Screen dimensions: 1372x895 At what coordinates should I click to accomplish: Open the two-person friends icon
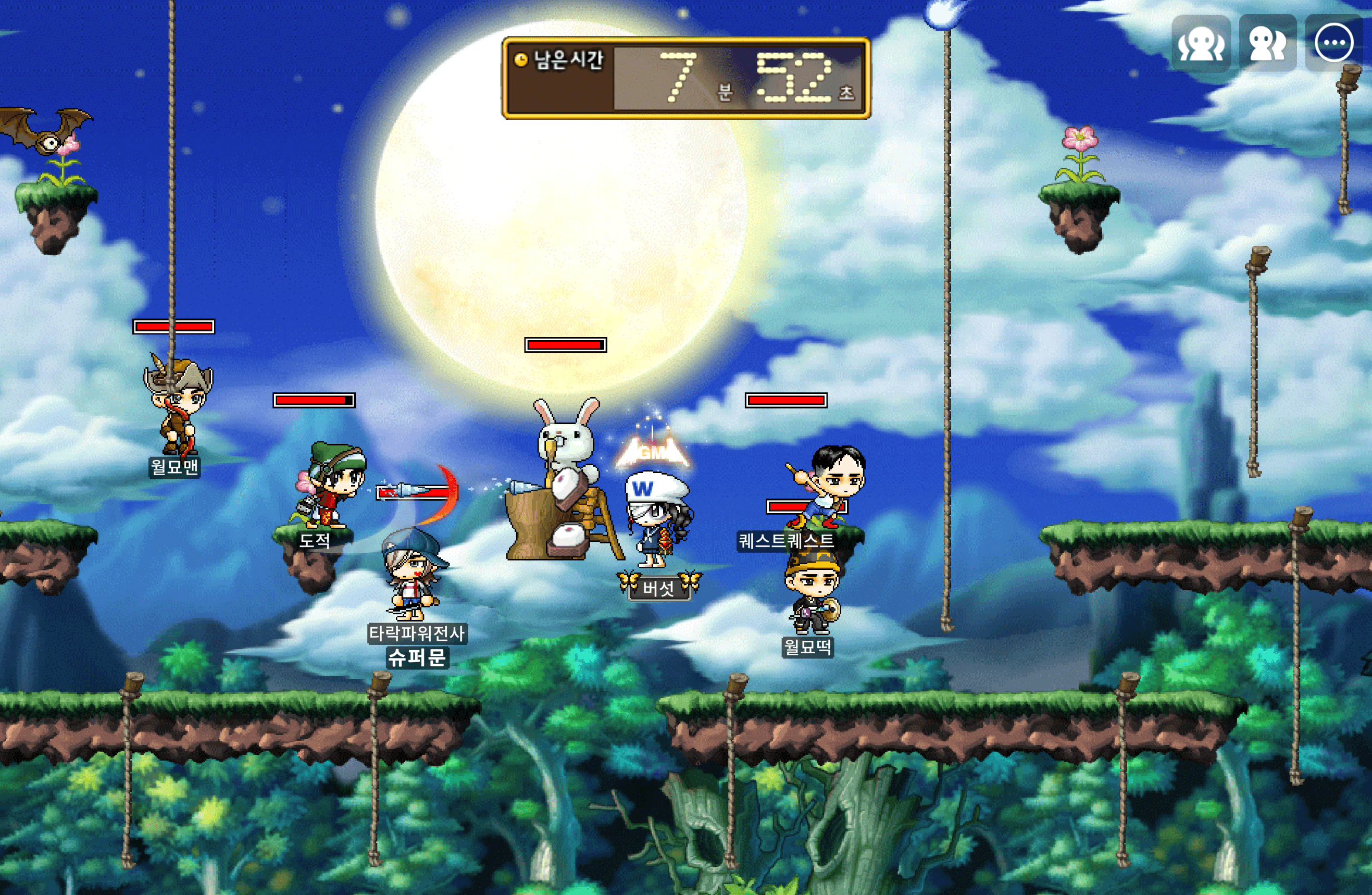click(x=1267, y=43)
